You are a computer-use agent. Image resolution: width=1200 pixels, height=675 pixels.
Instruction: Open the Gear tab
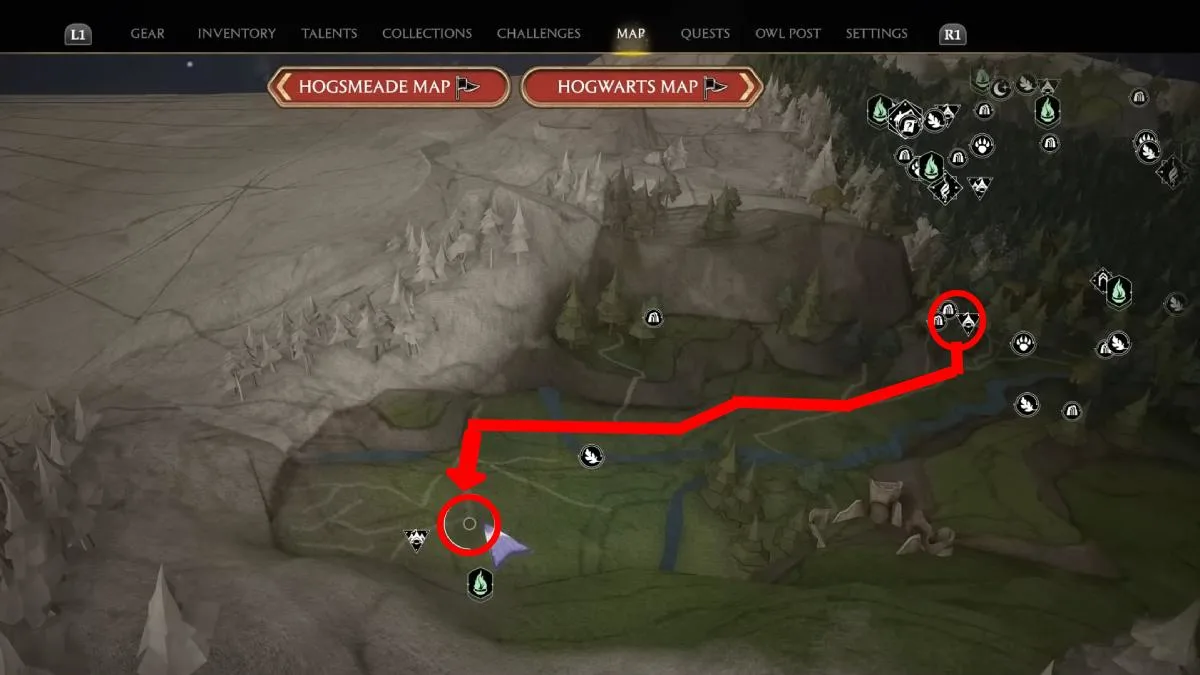pos(147,33)
